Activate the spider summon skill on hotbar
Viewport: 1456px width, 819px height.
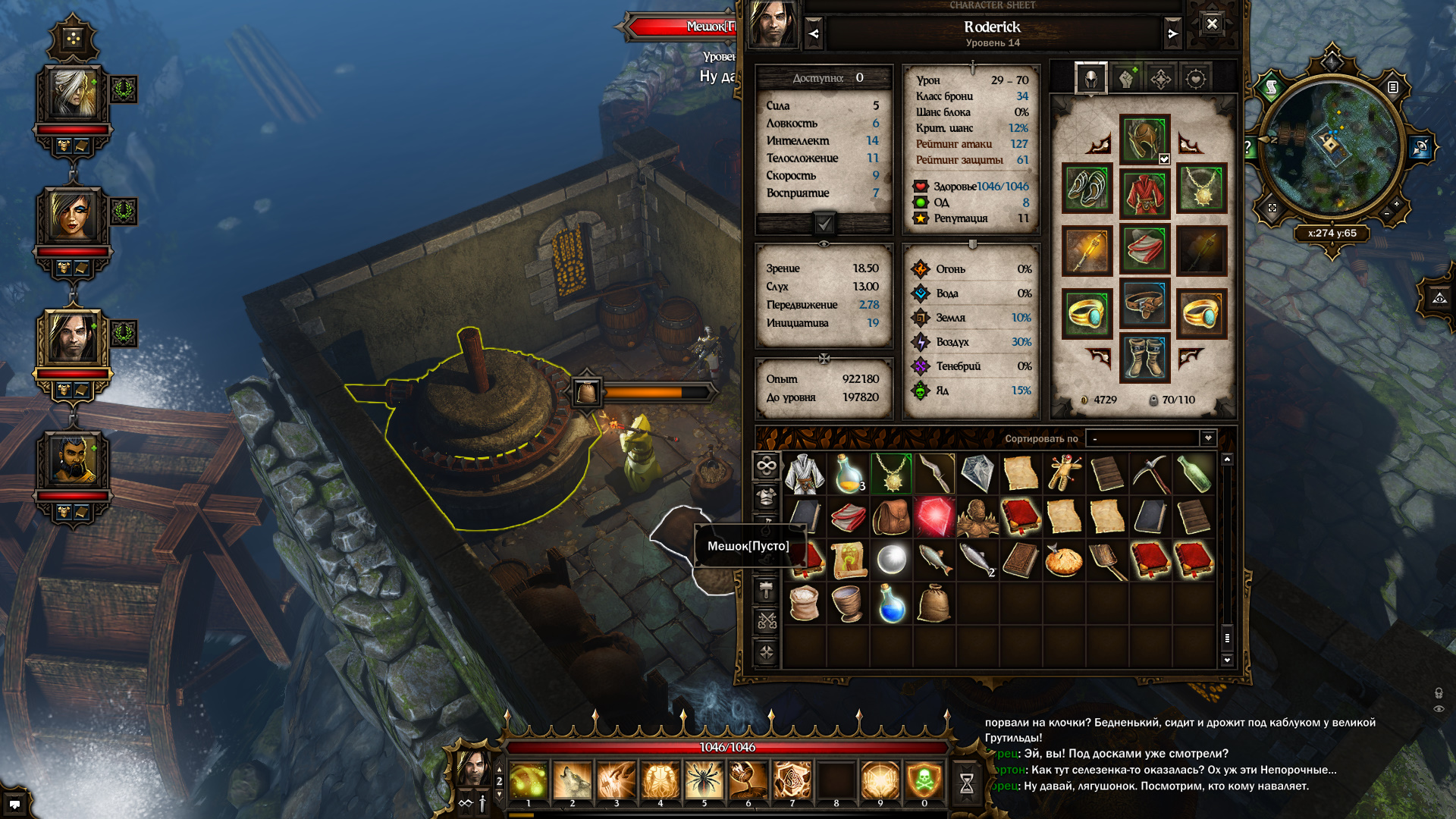point(704,781)
